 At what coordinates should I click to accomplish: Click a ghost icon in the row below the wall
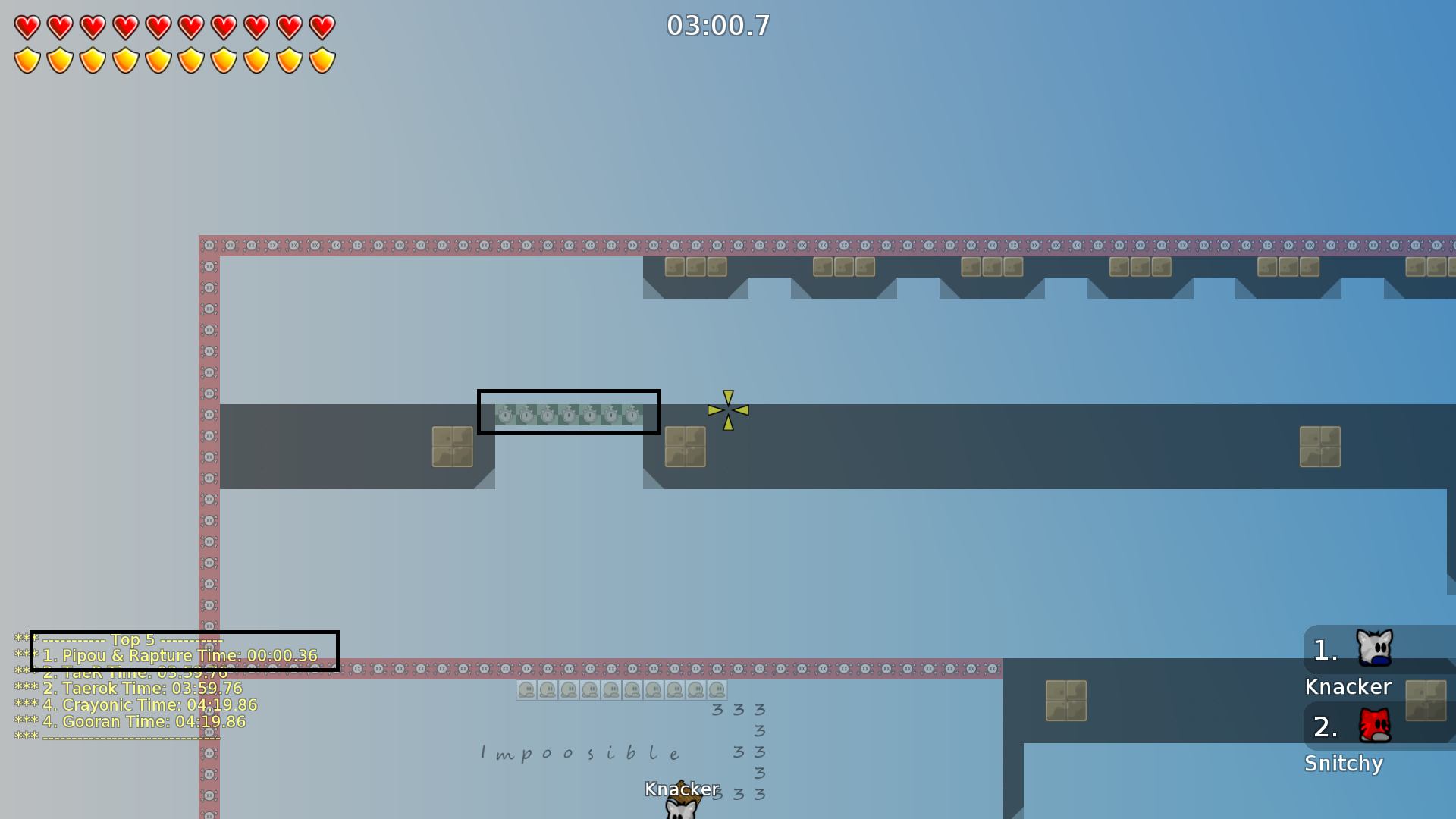[525, 689]
